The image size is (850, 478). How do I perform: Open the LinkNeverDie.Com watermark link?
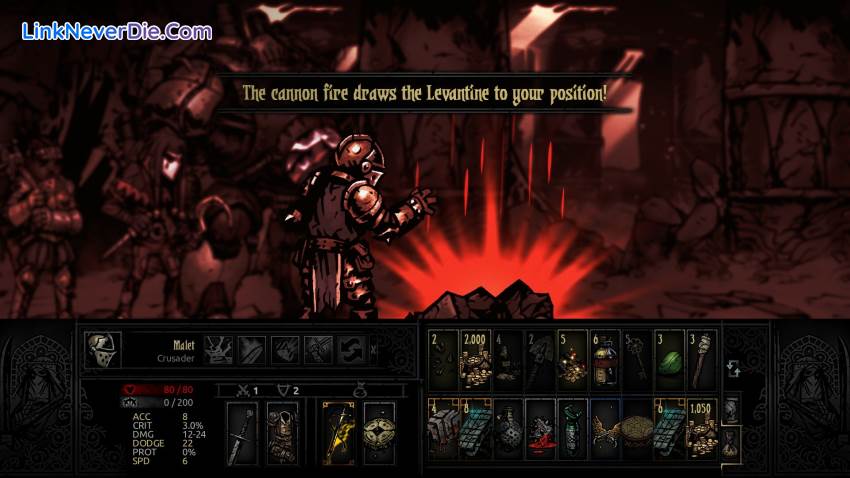coord(117,31)
